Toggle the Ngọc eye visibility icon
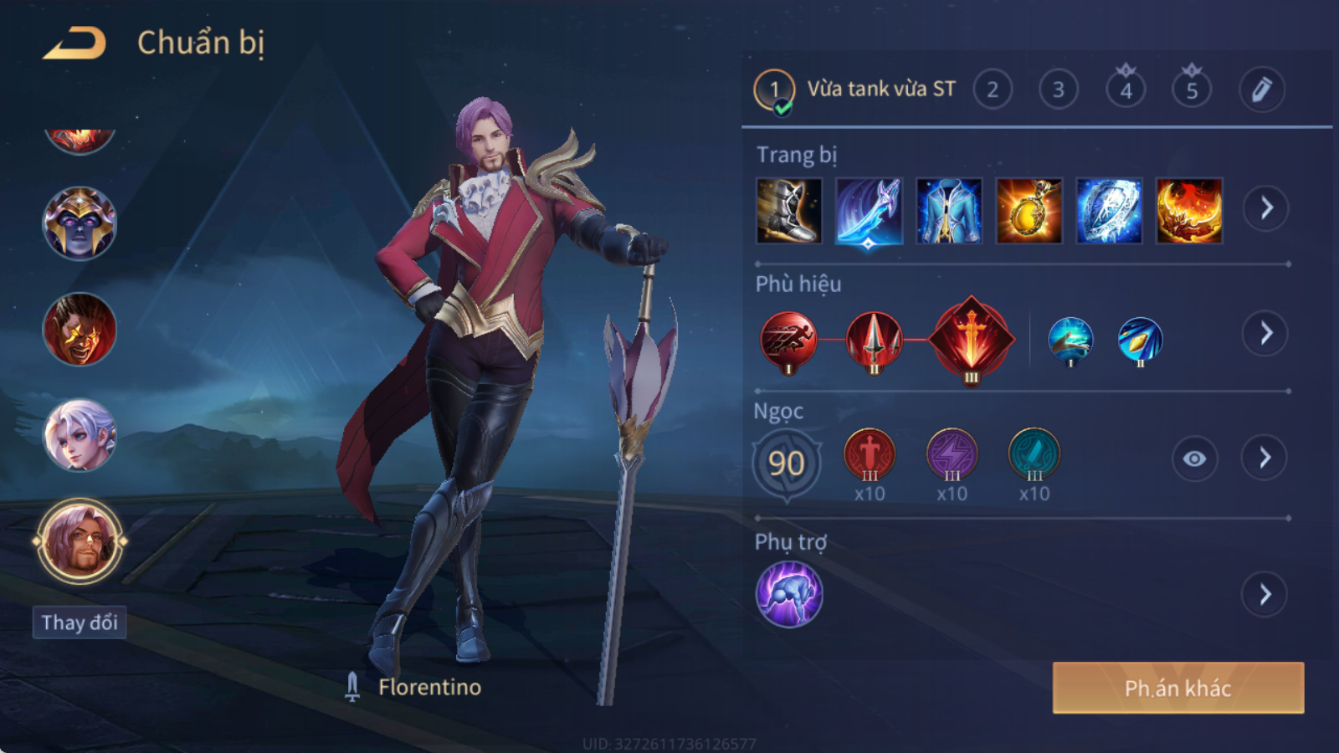This screenshot has width=1339, height=753. (x=1194, y=458)
